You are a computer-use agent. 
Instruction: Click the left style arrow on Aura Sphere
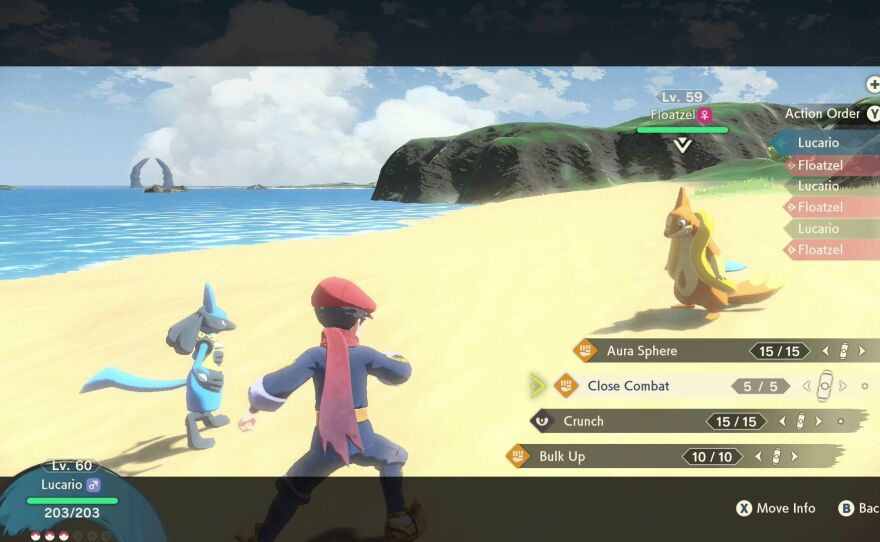(826, 351)
